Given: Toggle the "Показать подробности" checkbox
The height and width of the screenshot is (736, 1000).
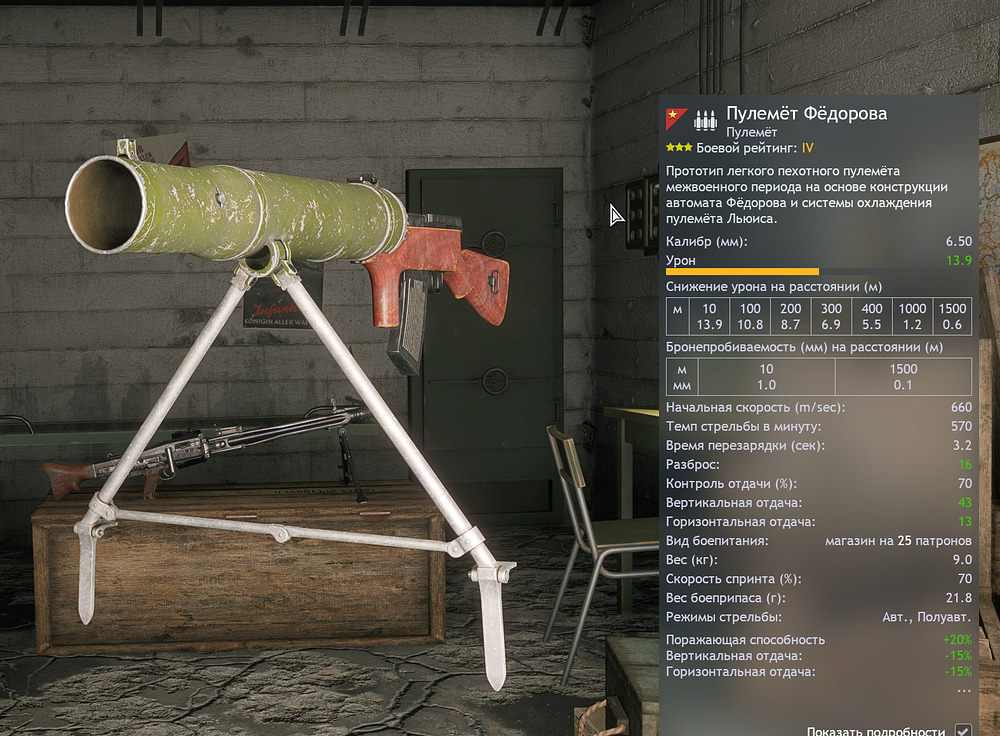Looking at the screenshot, I should click(x=962, y=730).
